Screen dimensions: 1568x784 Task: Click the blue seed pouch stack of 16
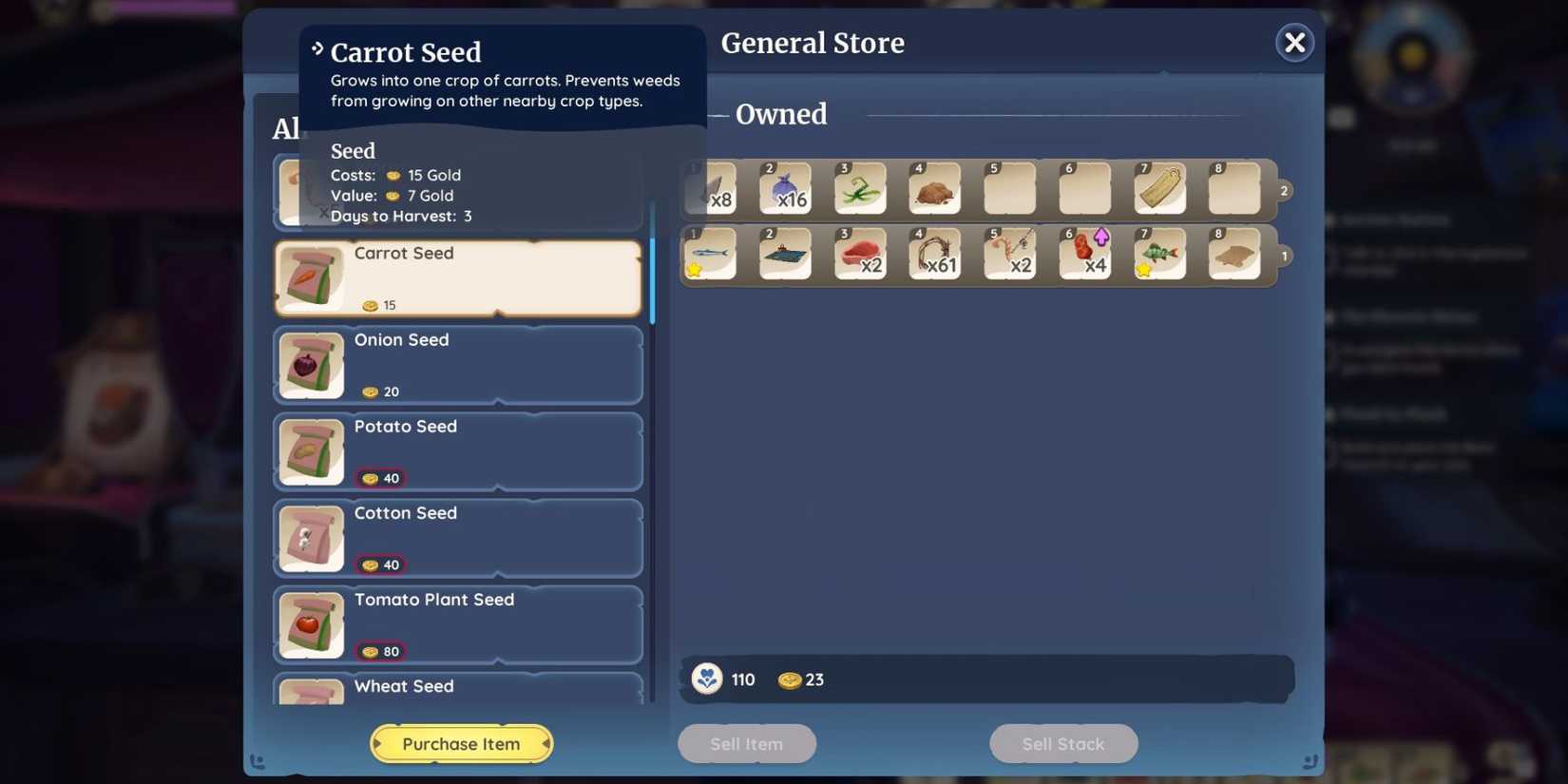785,188
